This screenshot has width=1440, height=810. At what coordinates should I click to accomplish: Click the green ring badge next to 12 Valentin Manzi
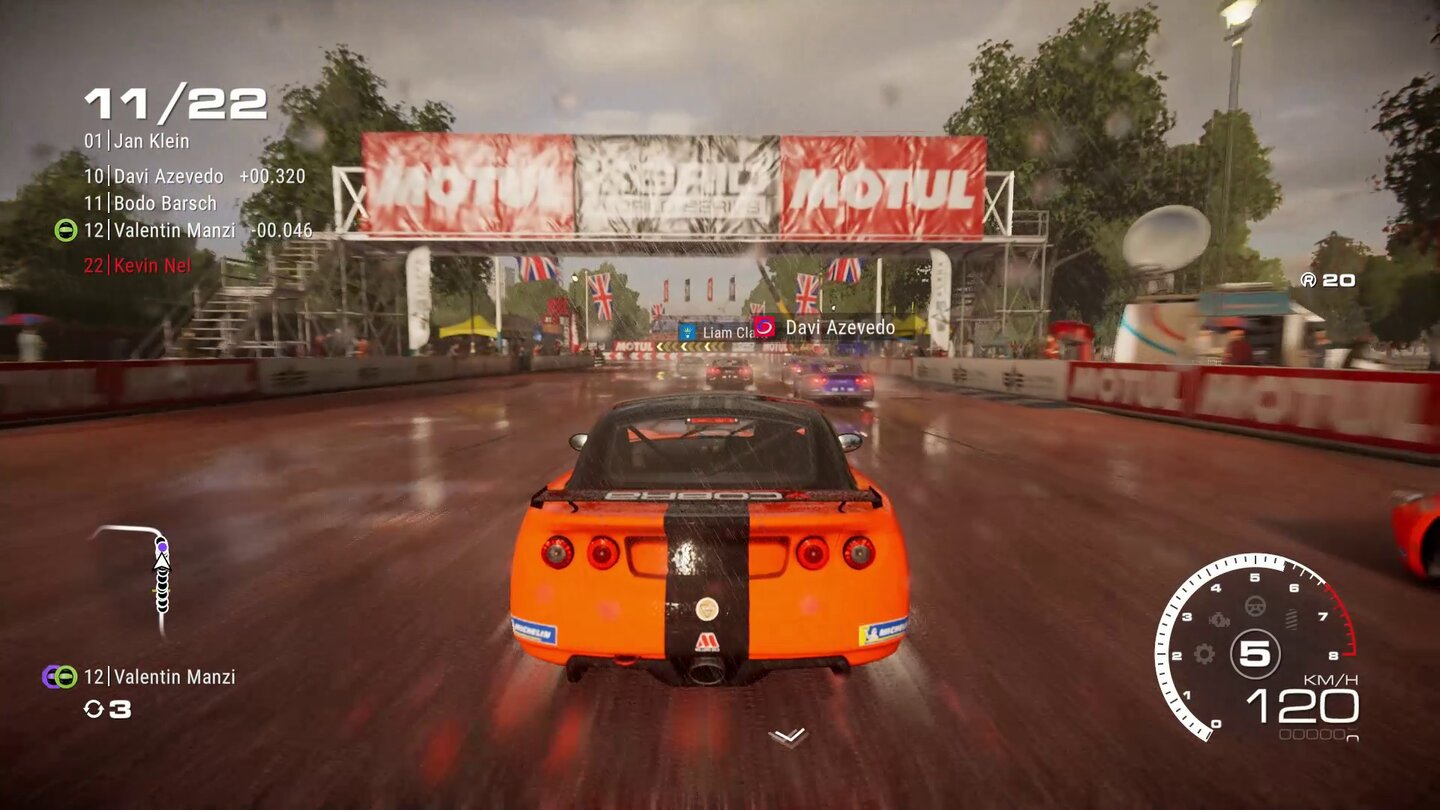click(x=65, y=677)
